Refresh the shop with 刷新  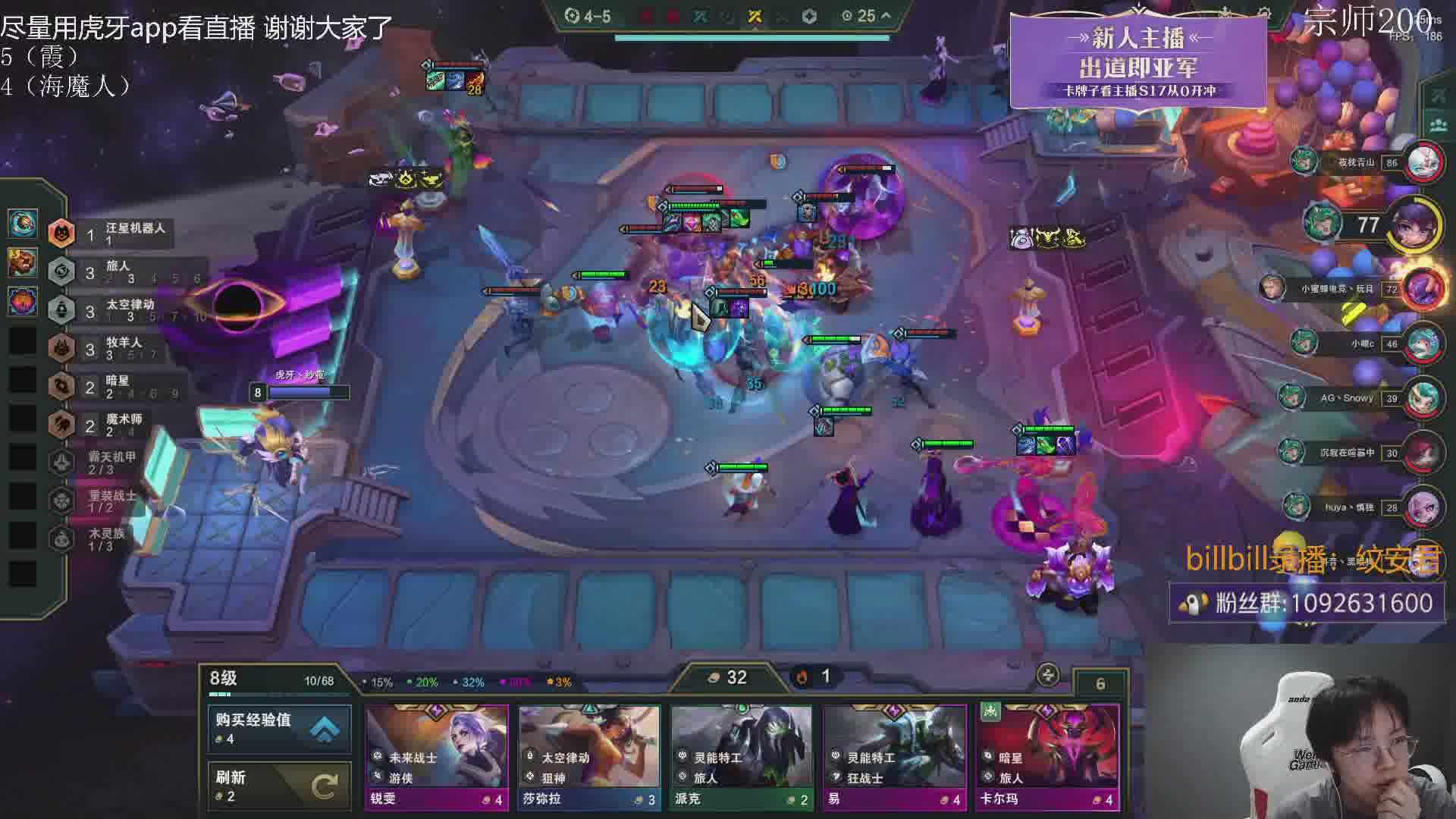(279, 786)
